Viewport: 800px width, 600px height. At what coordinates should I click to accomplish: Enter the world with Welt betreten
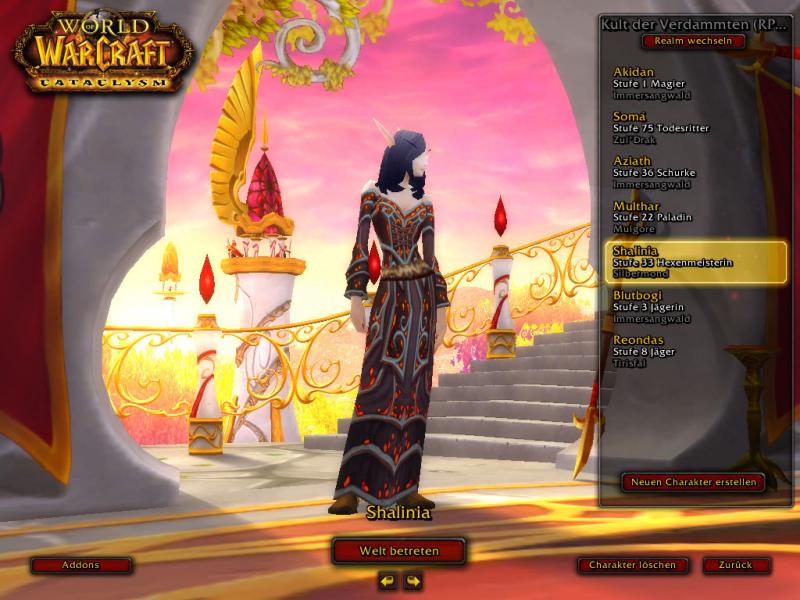coord(399,551)
